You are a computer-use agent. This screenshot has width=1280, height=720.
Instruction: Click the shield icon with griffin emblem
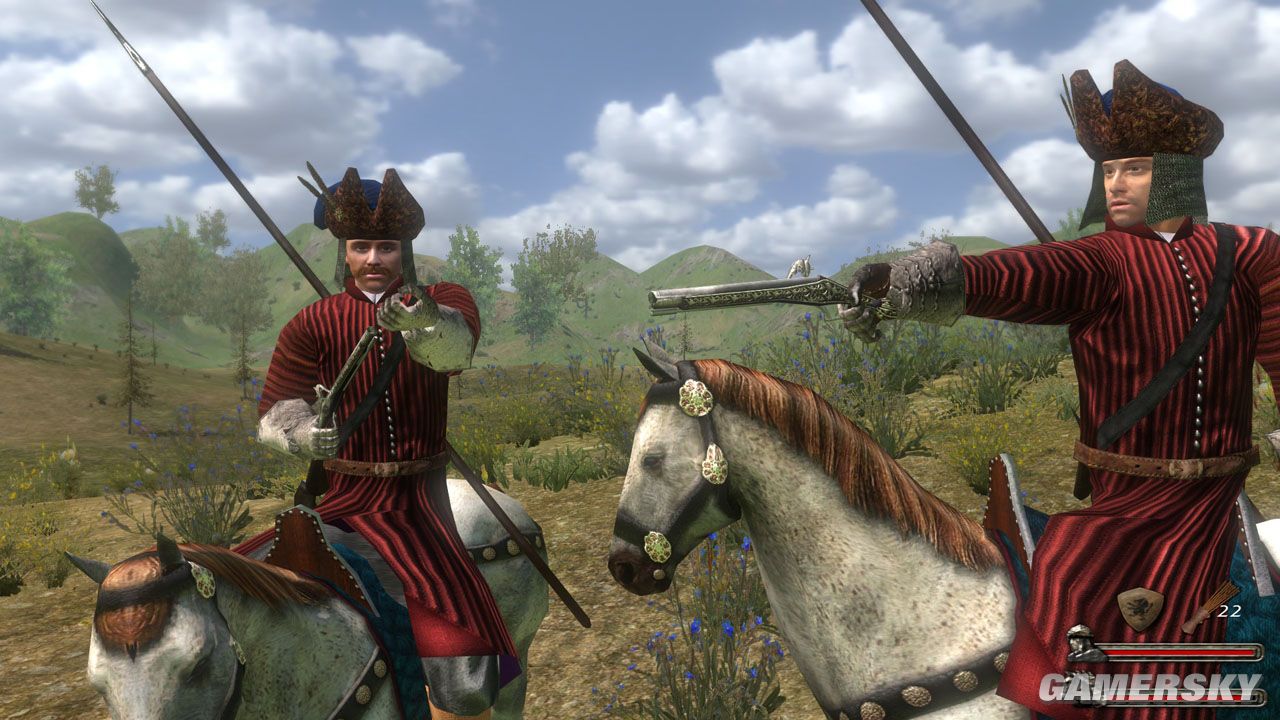tap(1140, 608)
